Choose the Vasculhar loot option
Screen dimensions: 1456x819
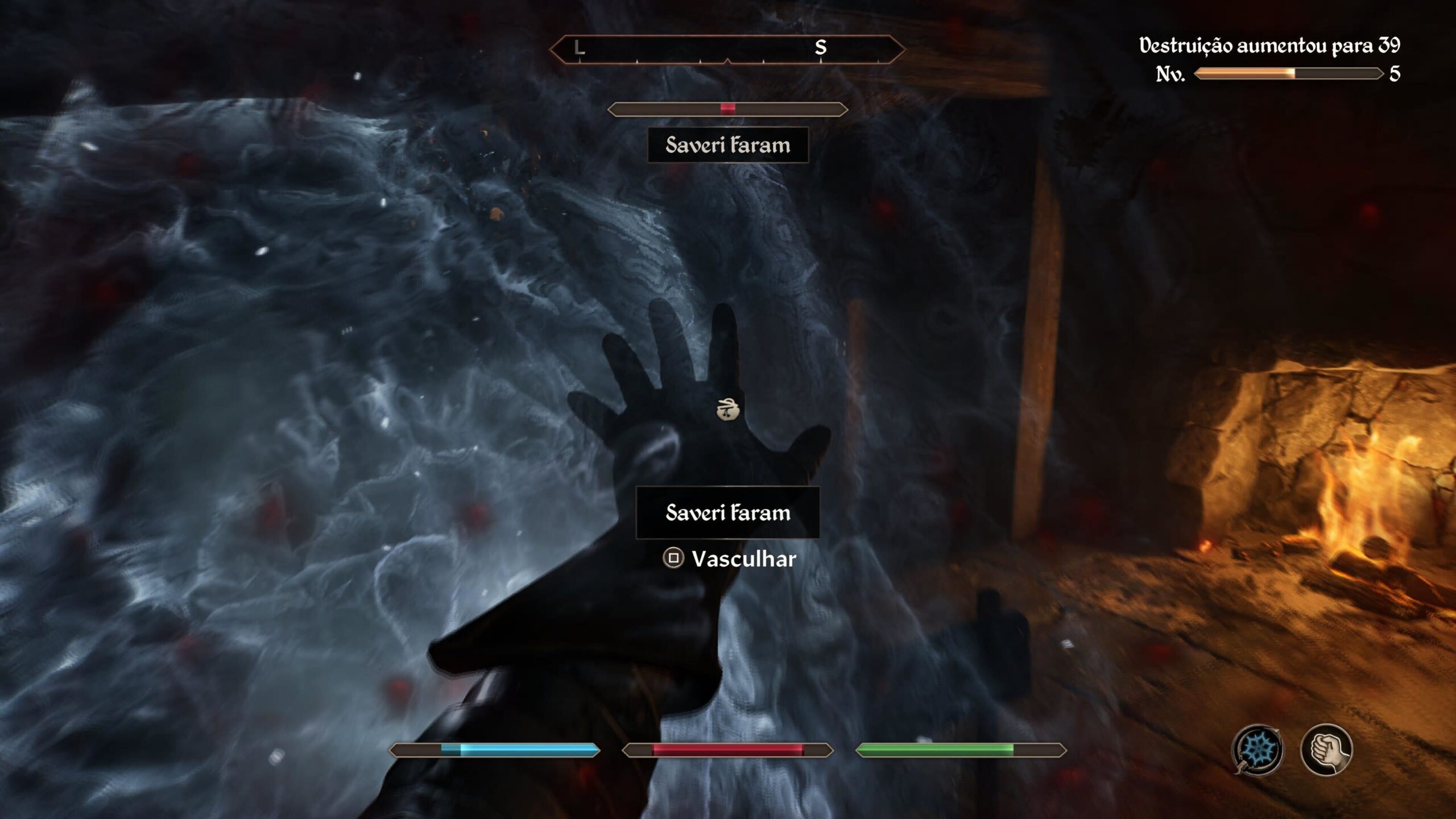730,559
